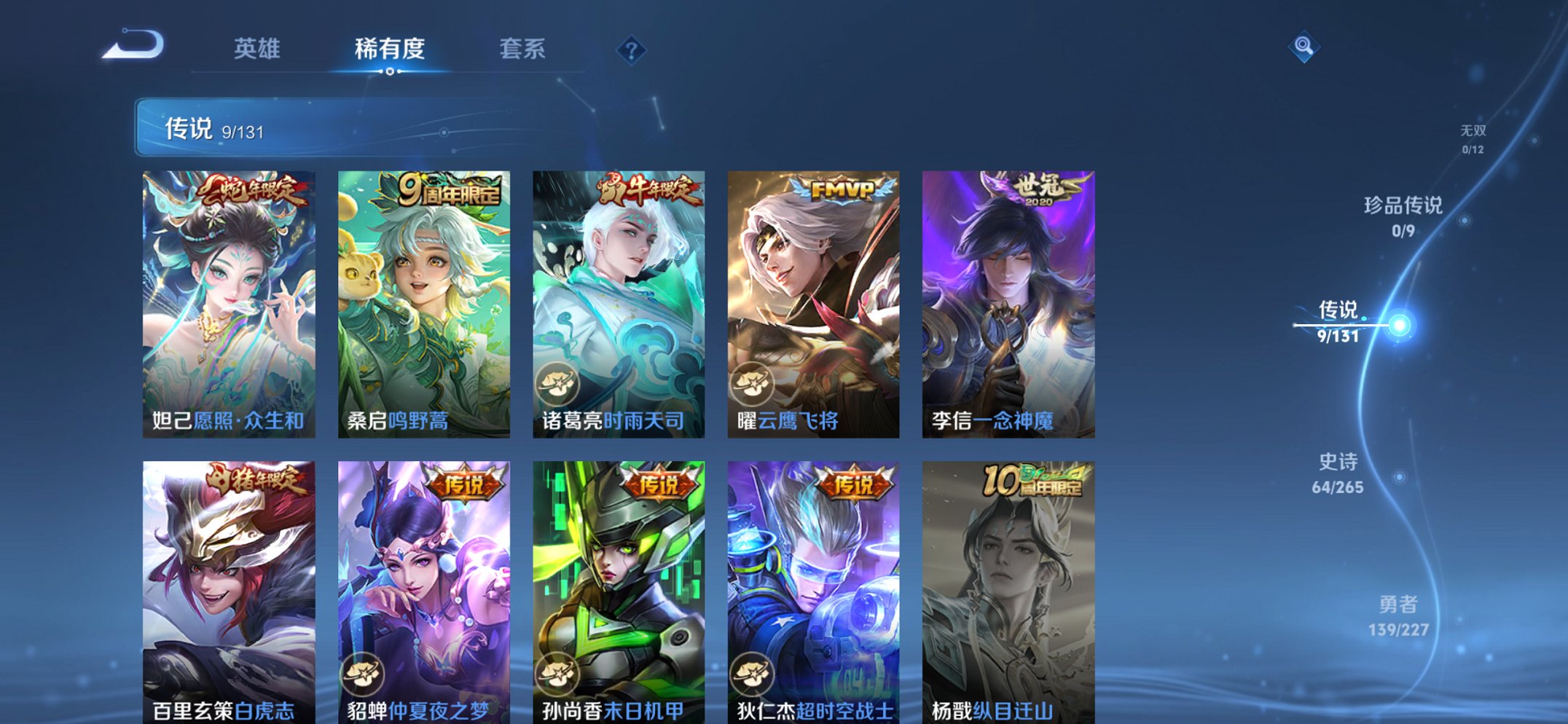Click the help question mark icon

632,50
